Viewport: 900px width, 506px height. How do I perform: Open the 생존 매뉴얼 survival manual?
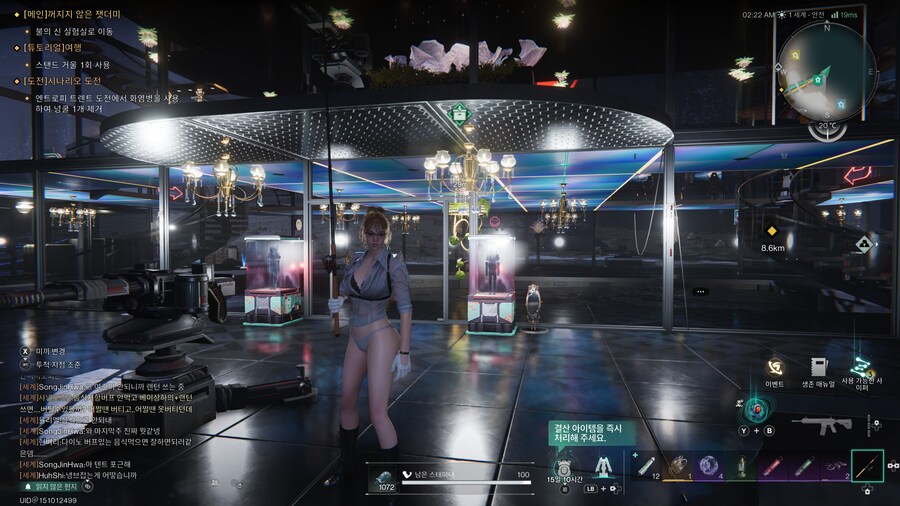[818, 368]
